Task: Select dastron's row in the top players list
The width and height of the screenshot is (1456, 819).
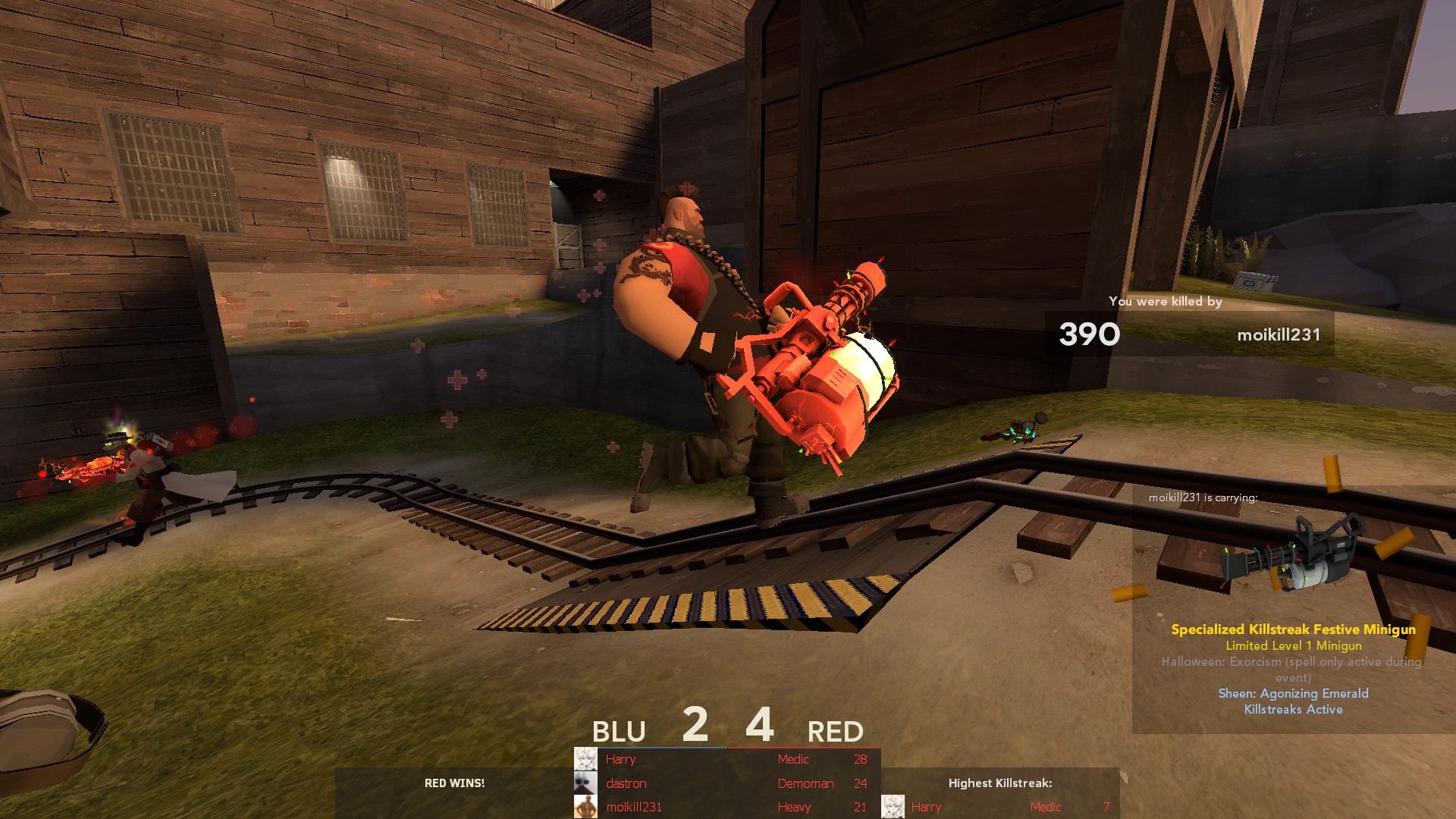Action: coord(726,783)
